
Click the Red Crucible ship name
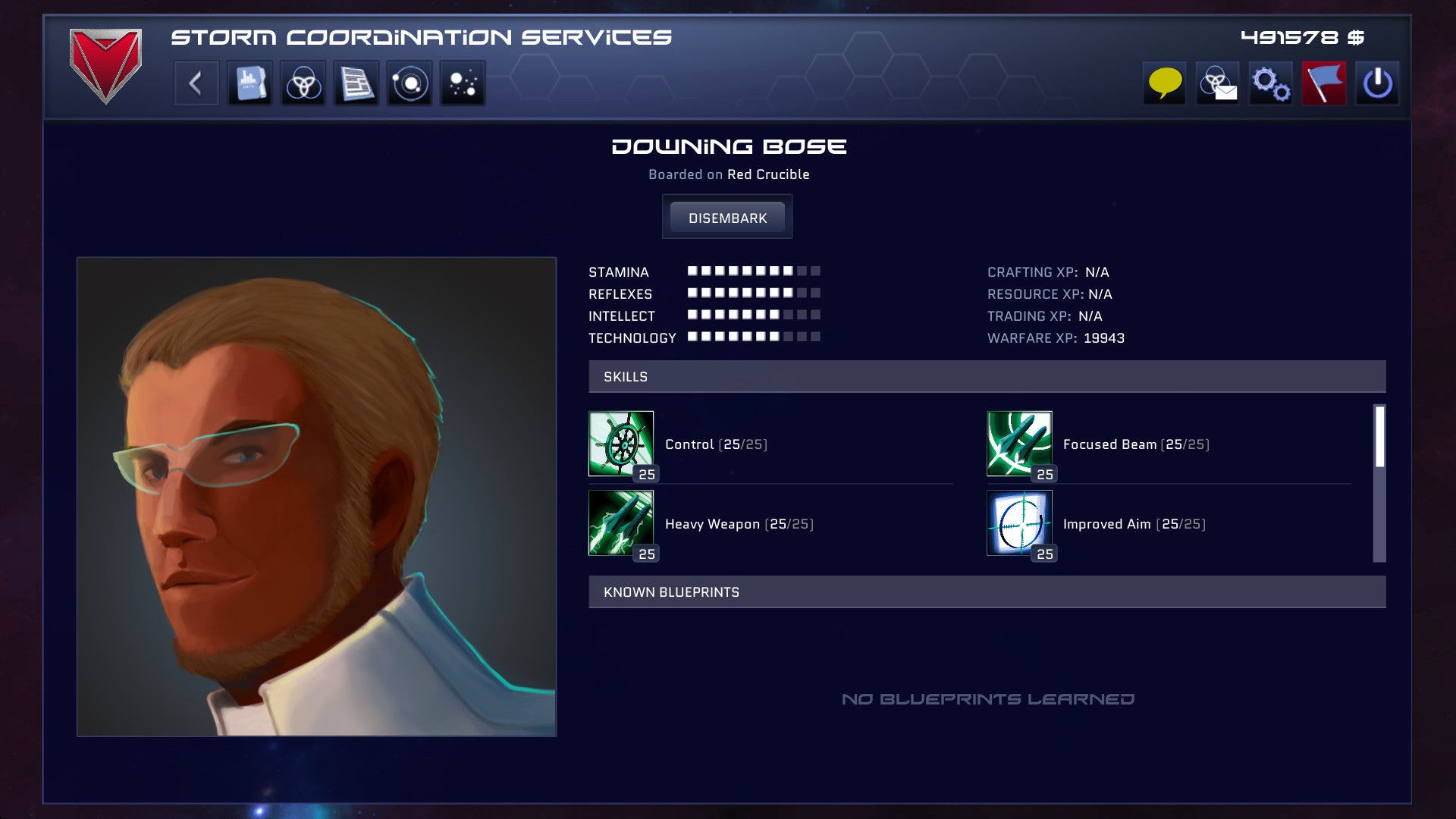(768, 174)
